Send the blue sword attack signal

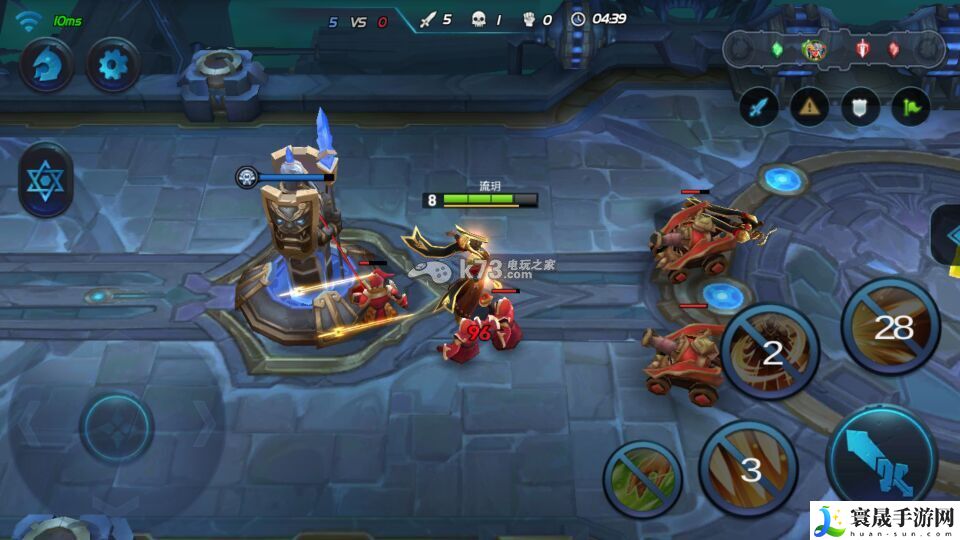coord(759,107)
